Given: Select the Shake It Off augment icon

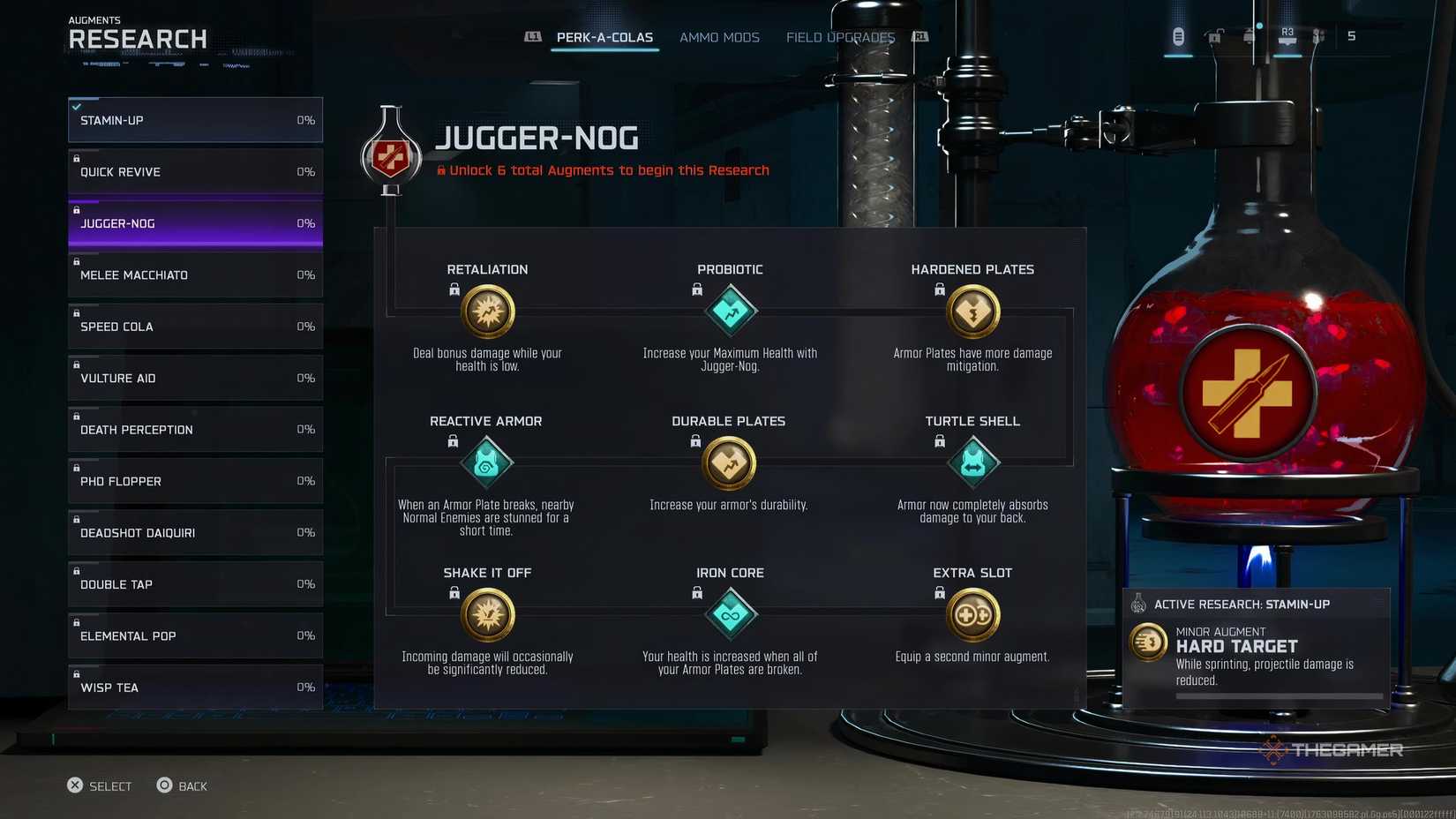Looking at the screenshot, I should [x=486, y=614].
